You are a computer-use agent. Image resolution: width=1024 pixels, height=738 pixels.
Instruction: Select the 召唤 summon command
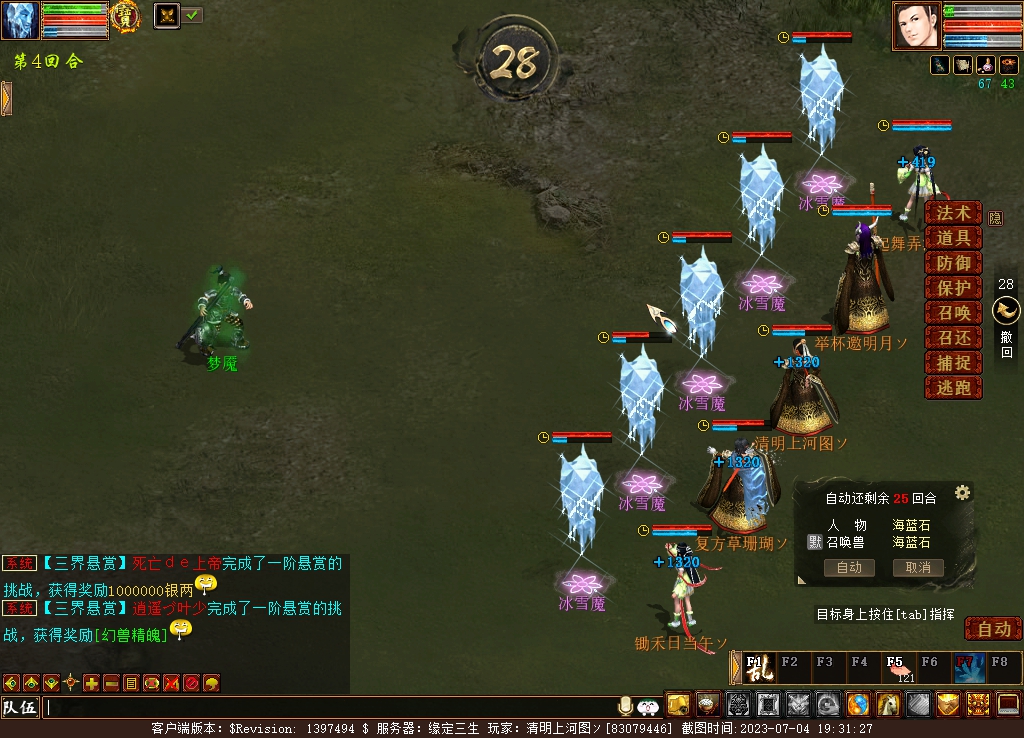(952, 313)
